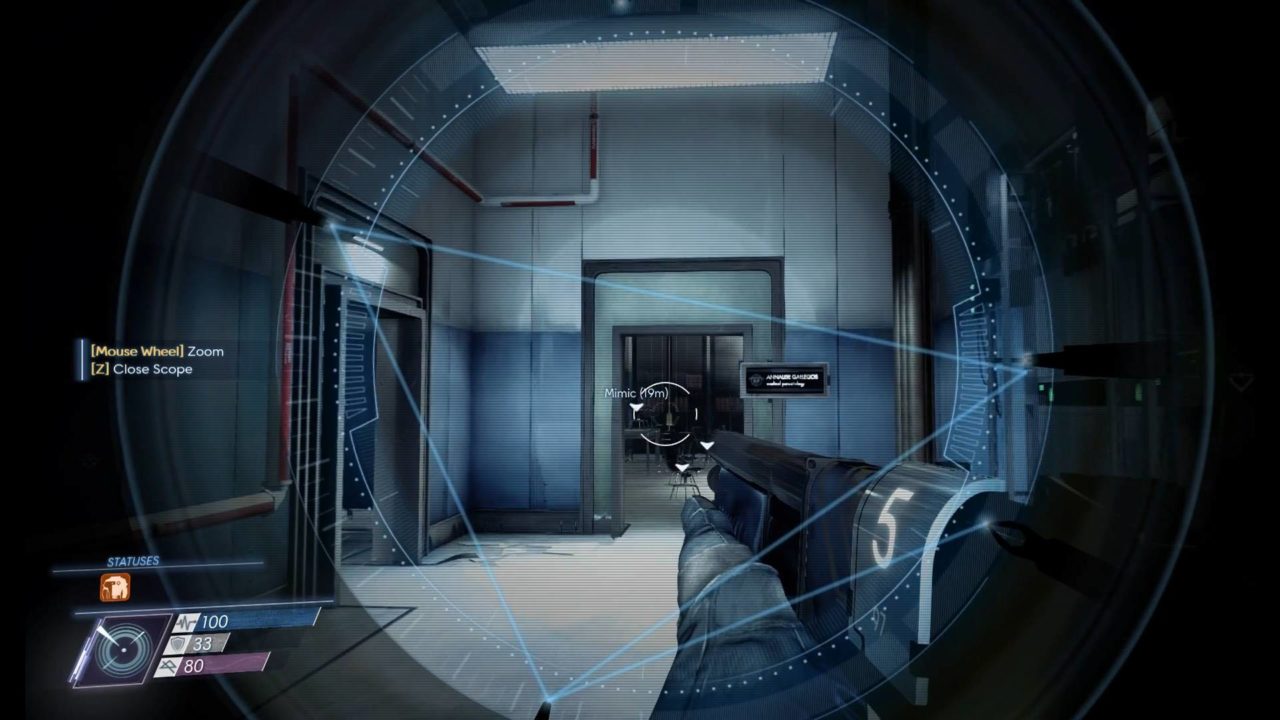
Task: Select the chevron marker inside the Mimic reticle
Action: point(636,408)
